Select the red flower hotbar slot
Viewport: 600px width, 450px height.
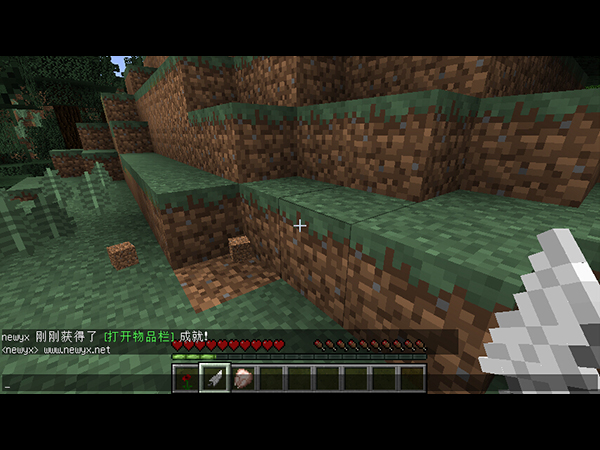coord(186,378)
